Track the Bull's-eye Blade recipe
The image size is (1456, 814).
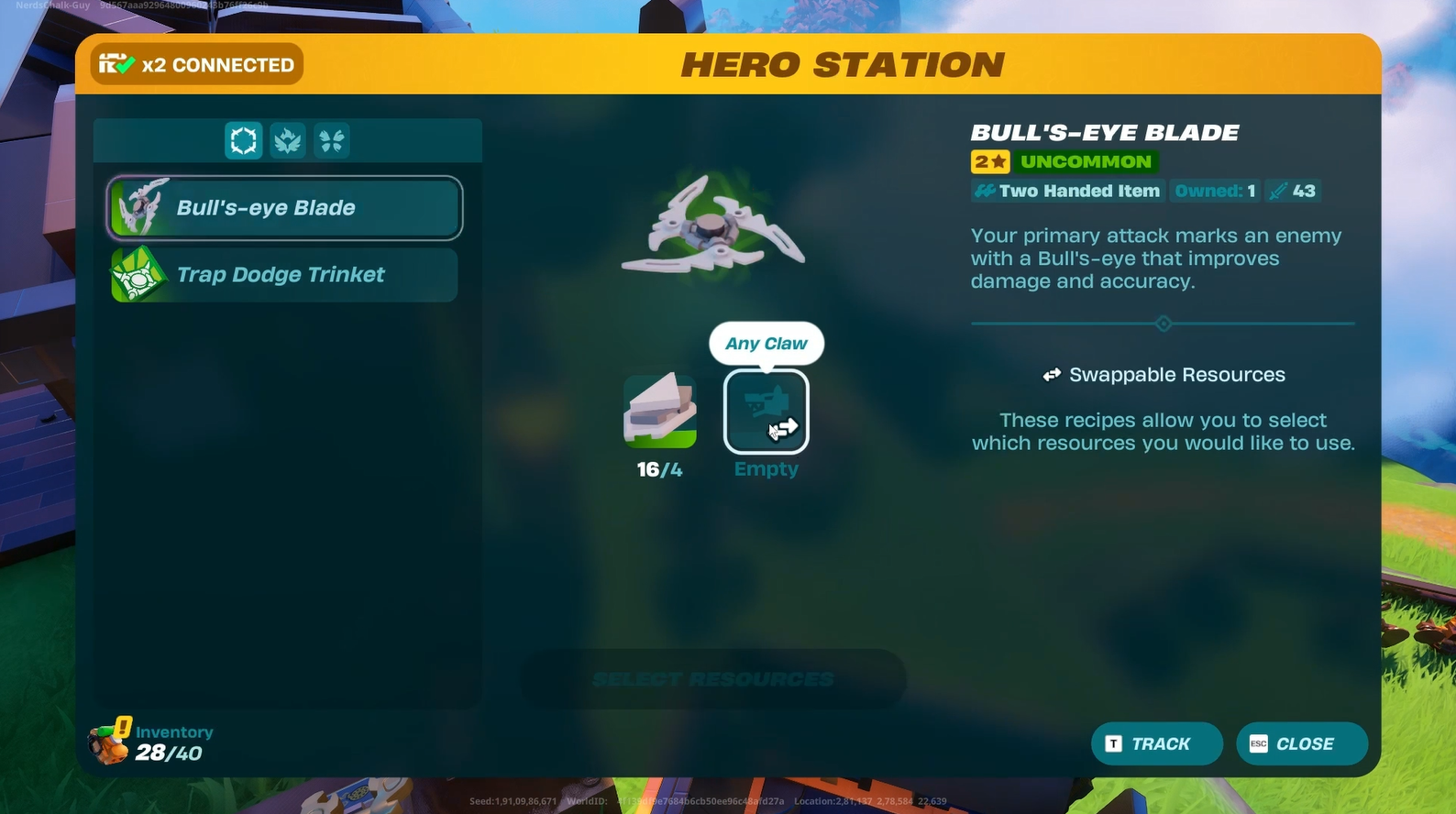(x=1156, y=743)
